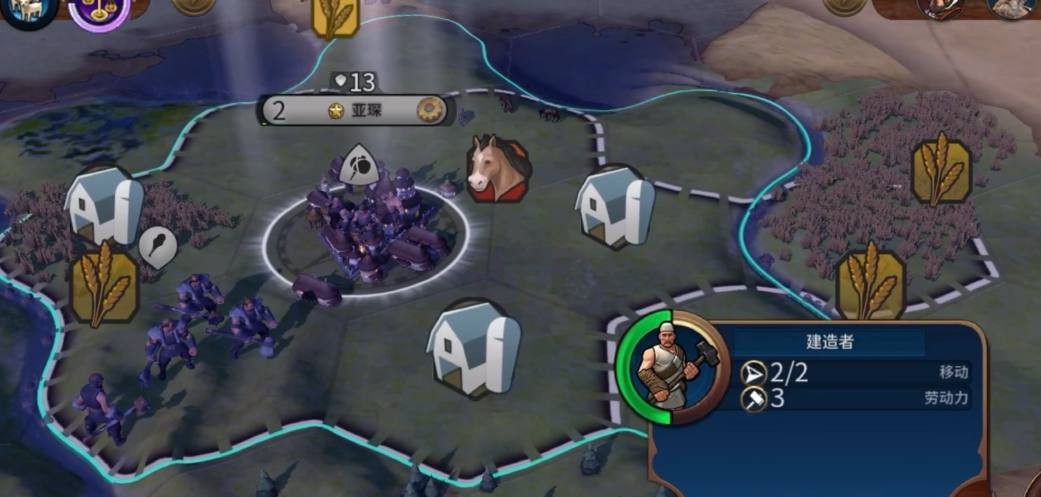
Task: Click the gear production icon on the city banner
Action: 432,110
